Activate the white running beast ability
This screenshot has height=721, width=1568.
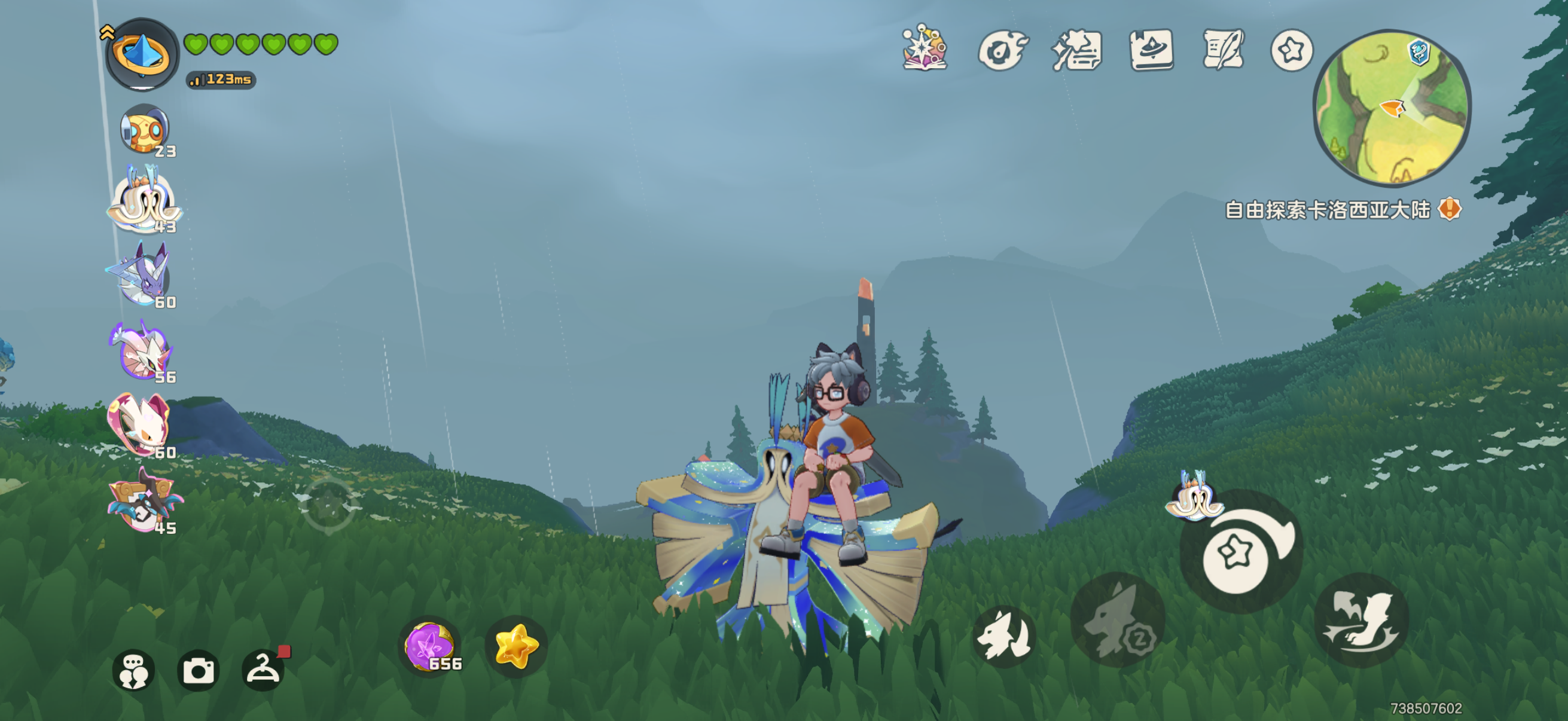tap(1004, 637)
